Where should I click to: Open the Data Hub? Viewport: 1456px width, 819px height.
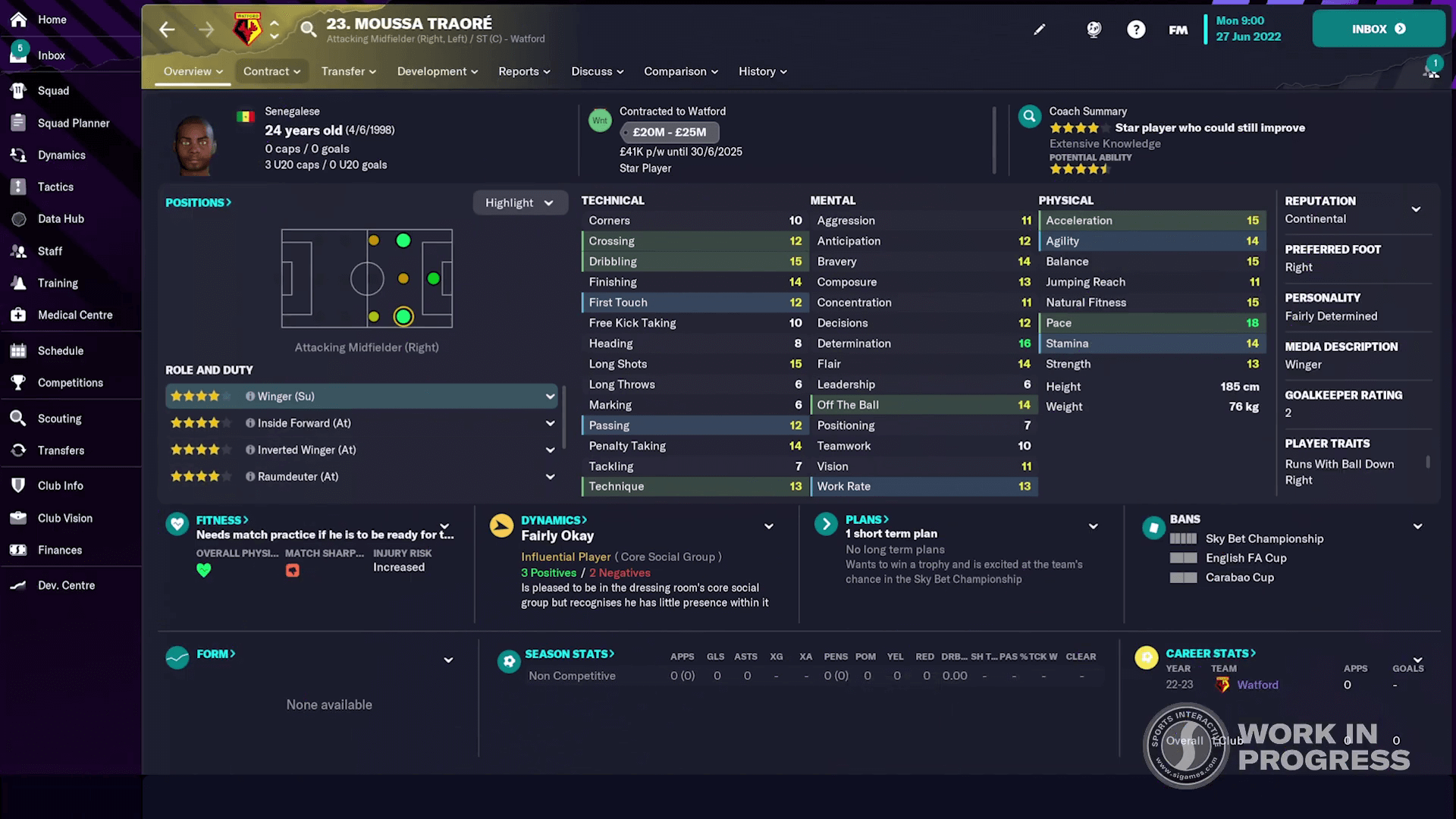[x=61, y=218]
